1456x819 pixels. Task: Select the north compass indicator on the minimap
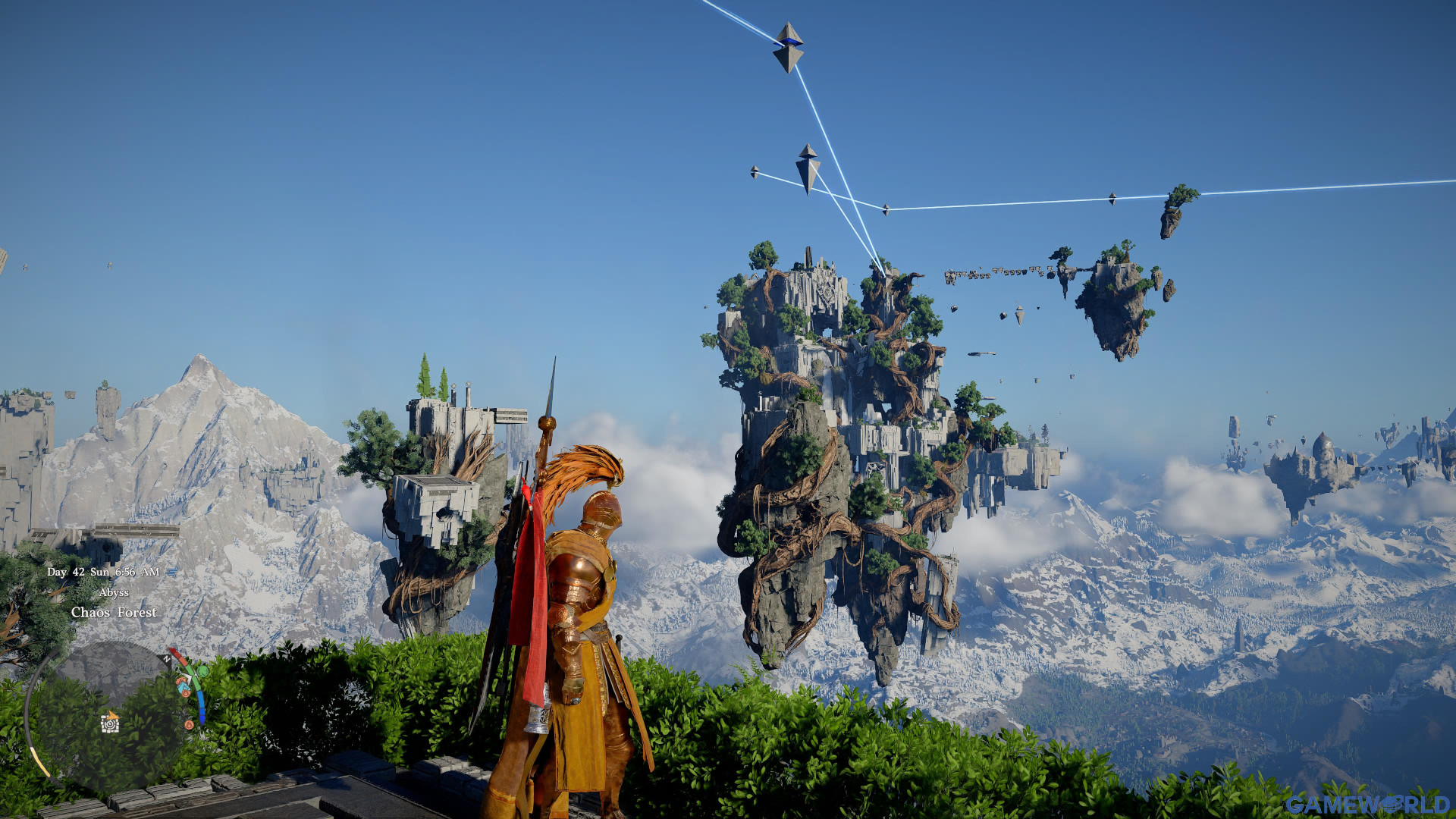tap(166, 660)
